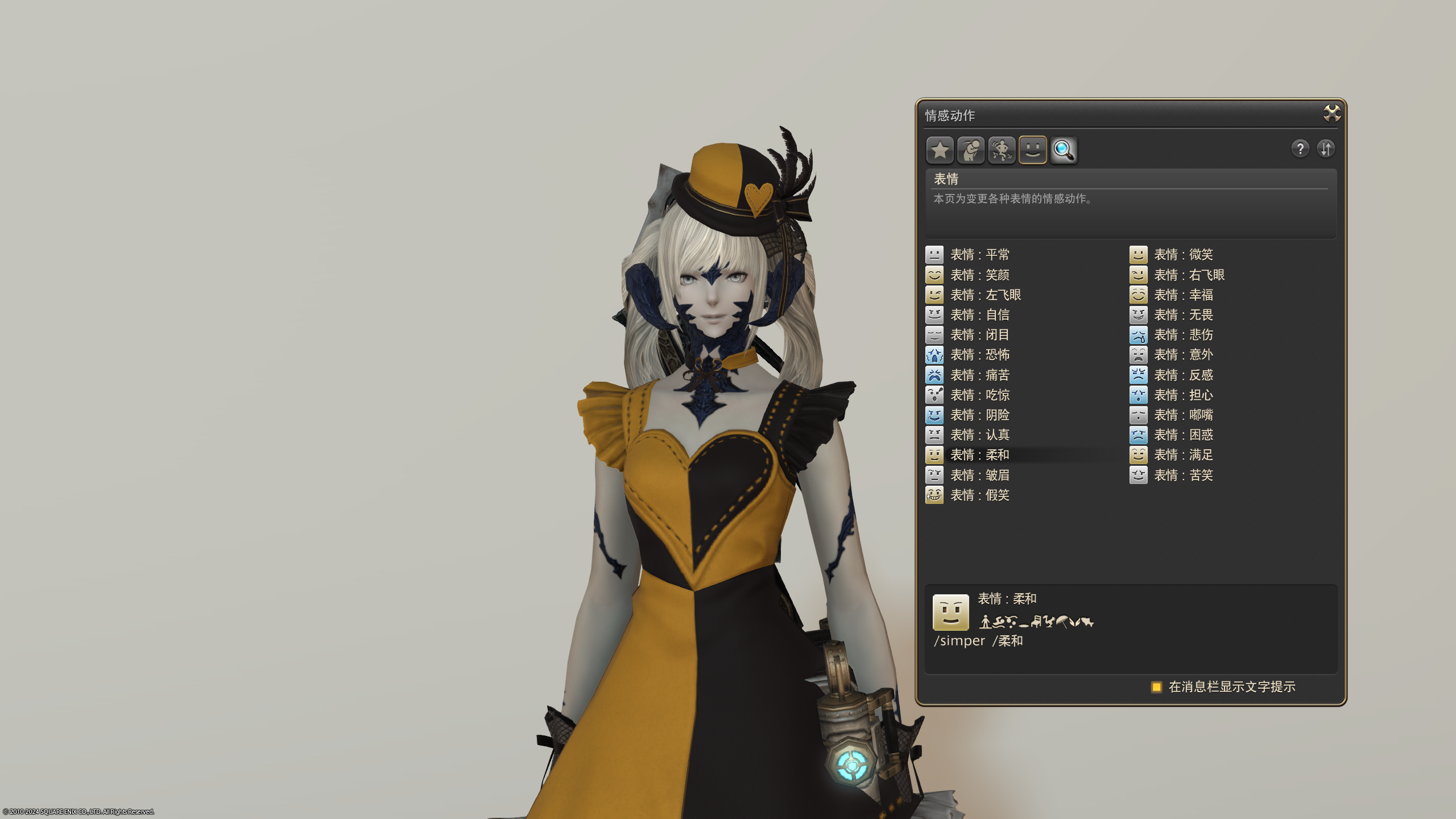Open the special emotes category icon
Screen dimensions: 1456x819
pos(1002,150)
